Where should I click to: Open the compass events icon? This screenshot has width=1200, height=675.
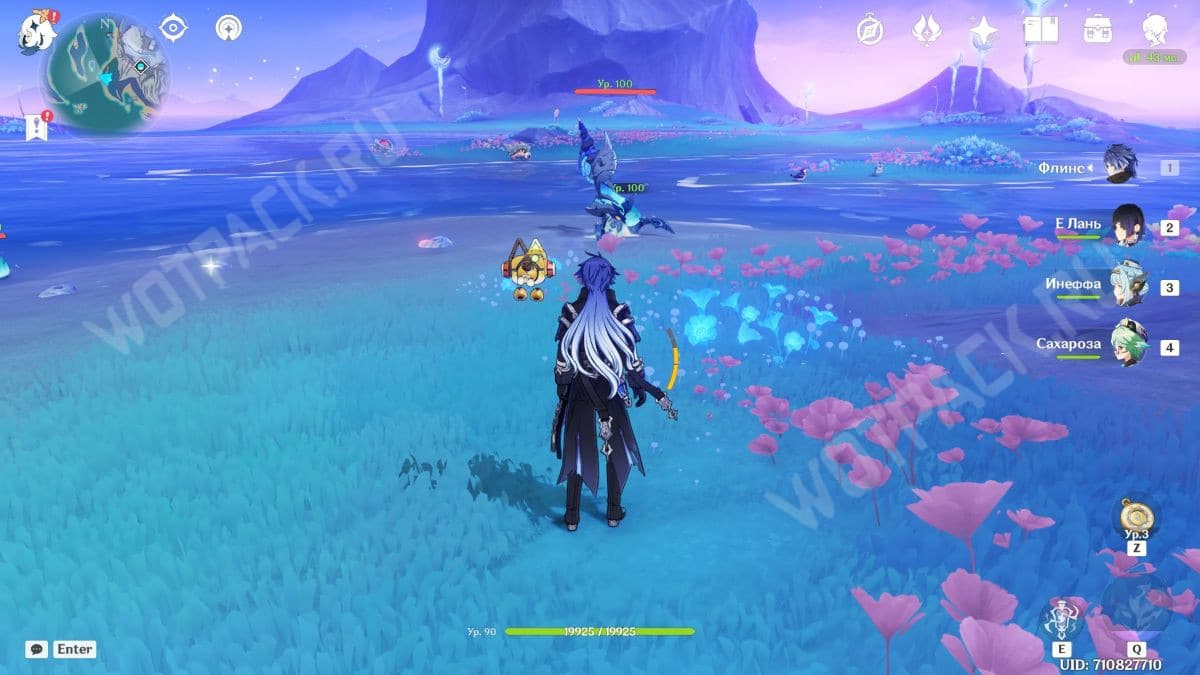pyautogui.click(x=870, y=30)
